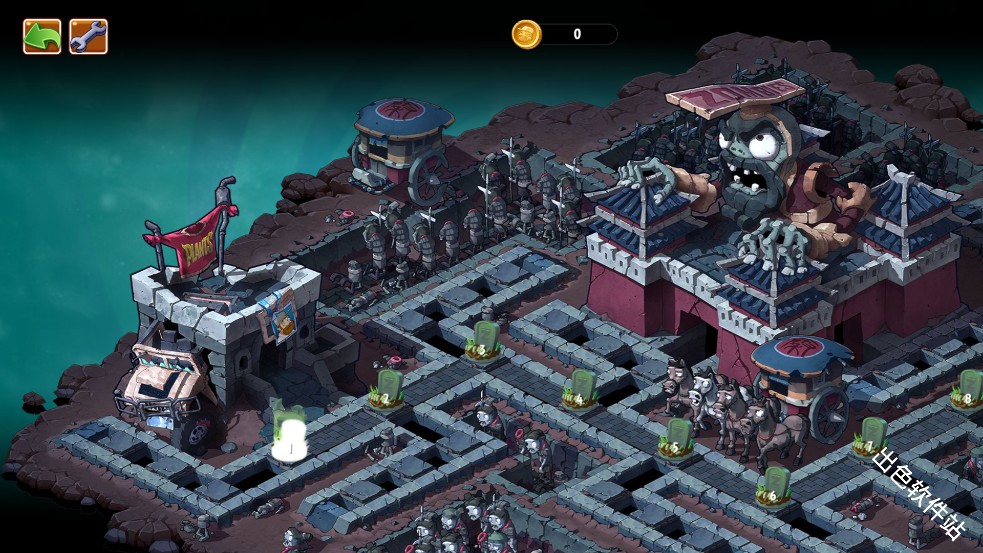This screenshot has width=983, height=553.
Task: Click the level 8 tombstone node
Action: pos(967,388)
